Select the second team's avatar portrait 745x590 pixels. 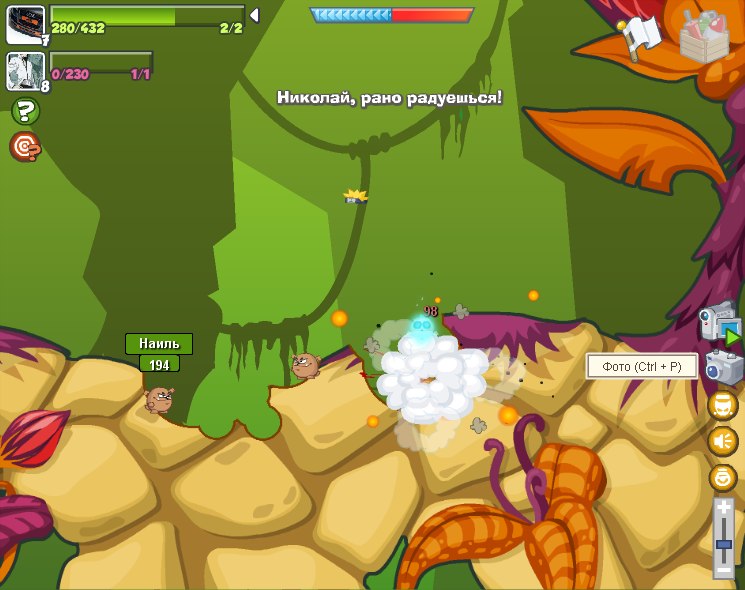coord(25,71)
